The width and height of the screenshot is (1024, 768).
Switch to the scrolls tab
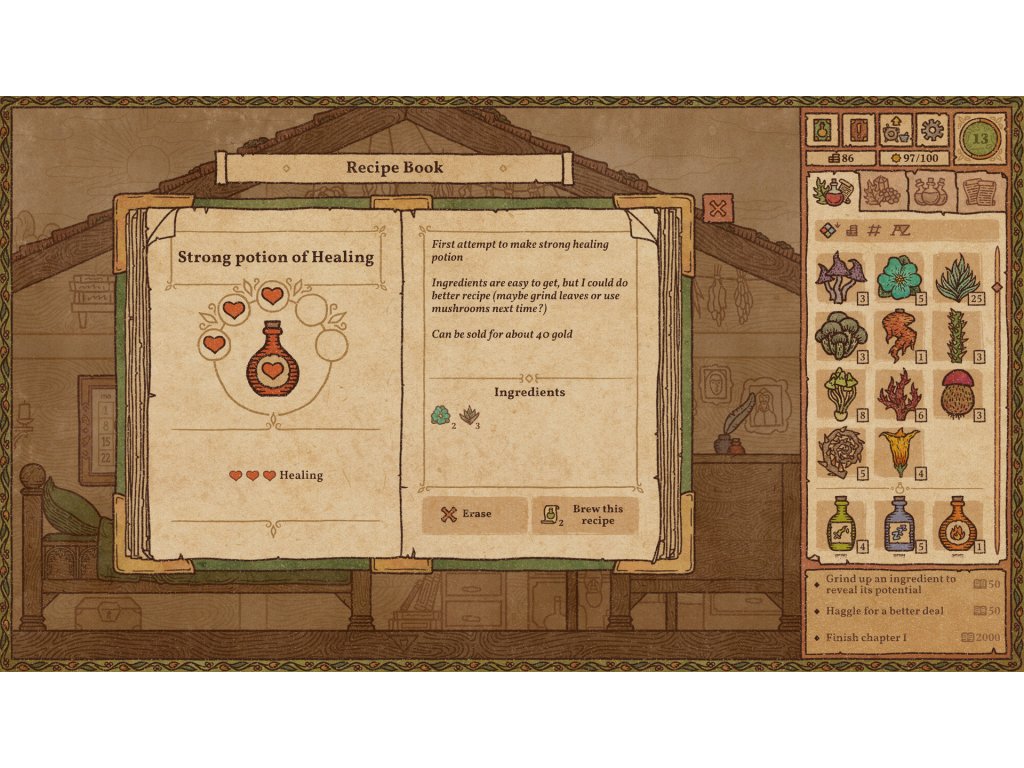(979, 189)
